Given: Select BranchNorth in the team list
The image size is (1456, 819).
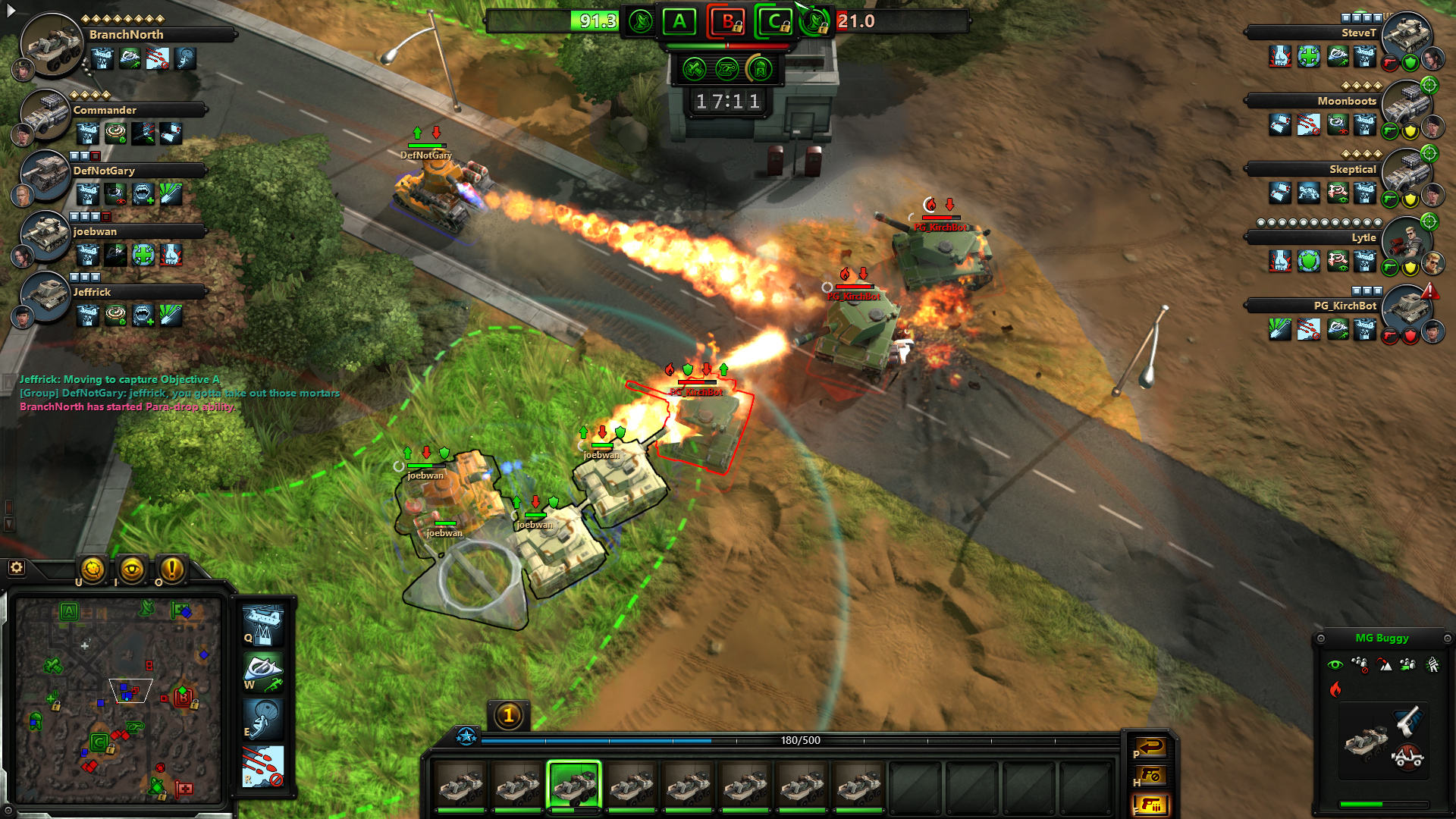Looking at the screenshot, I should [126, 35].
